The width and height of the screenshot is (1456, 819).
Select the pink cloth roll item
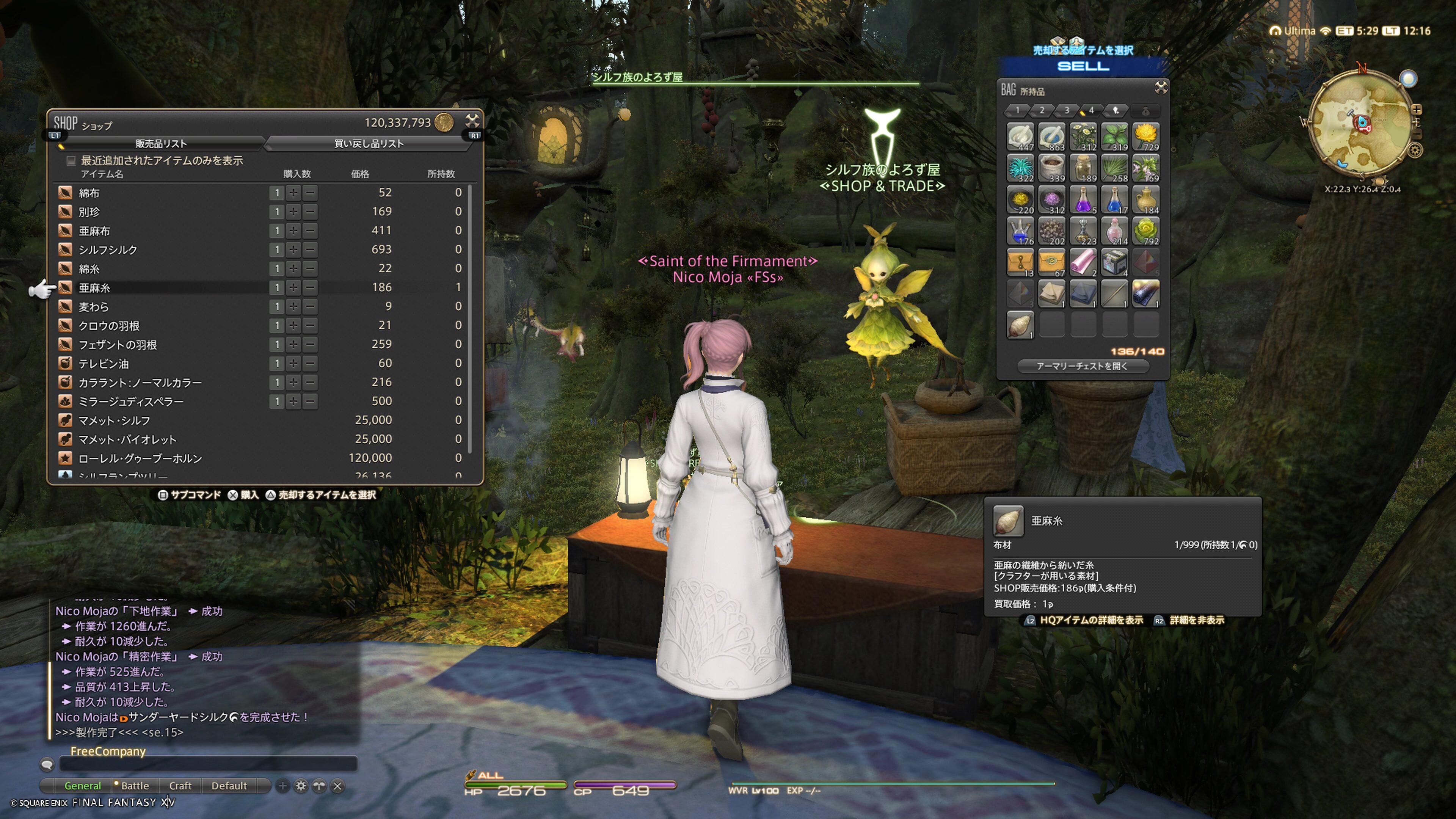click(x=1083, y=262)
